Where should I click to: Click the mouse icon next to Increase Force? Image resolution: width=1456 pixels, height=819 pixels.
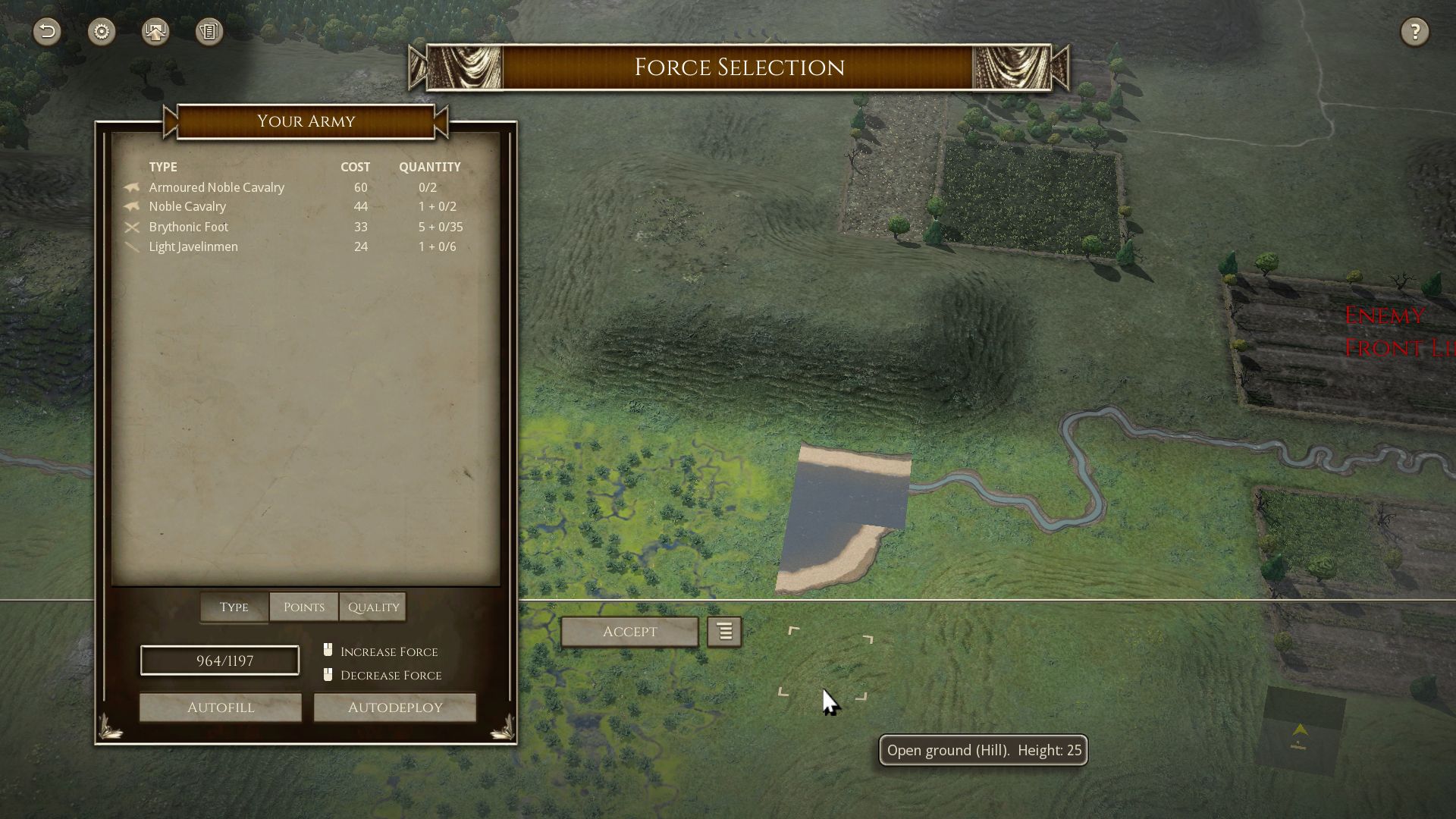click(328, 649)
